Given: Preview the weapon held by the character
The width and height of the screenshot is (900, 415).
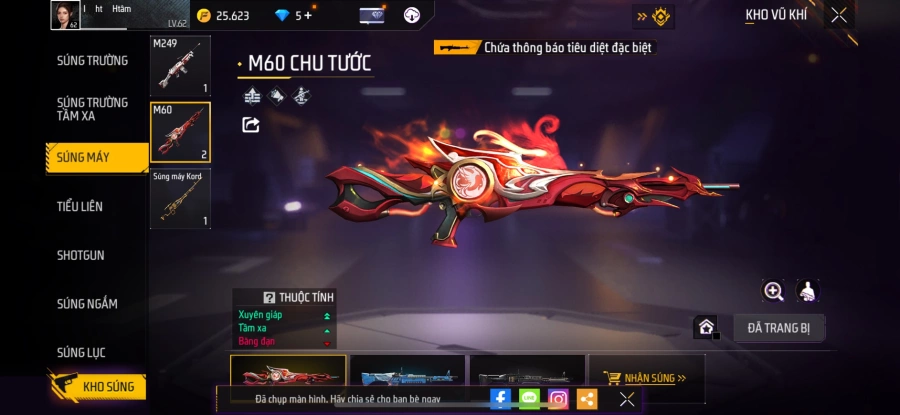Looking at the screenshot, I should click(x=807, y=291).
